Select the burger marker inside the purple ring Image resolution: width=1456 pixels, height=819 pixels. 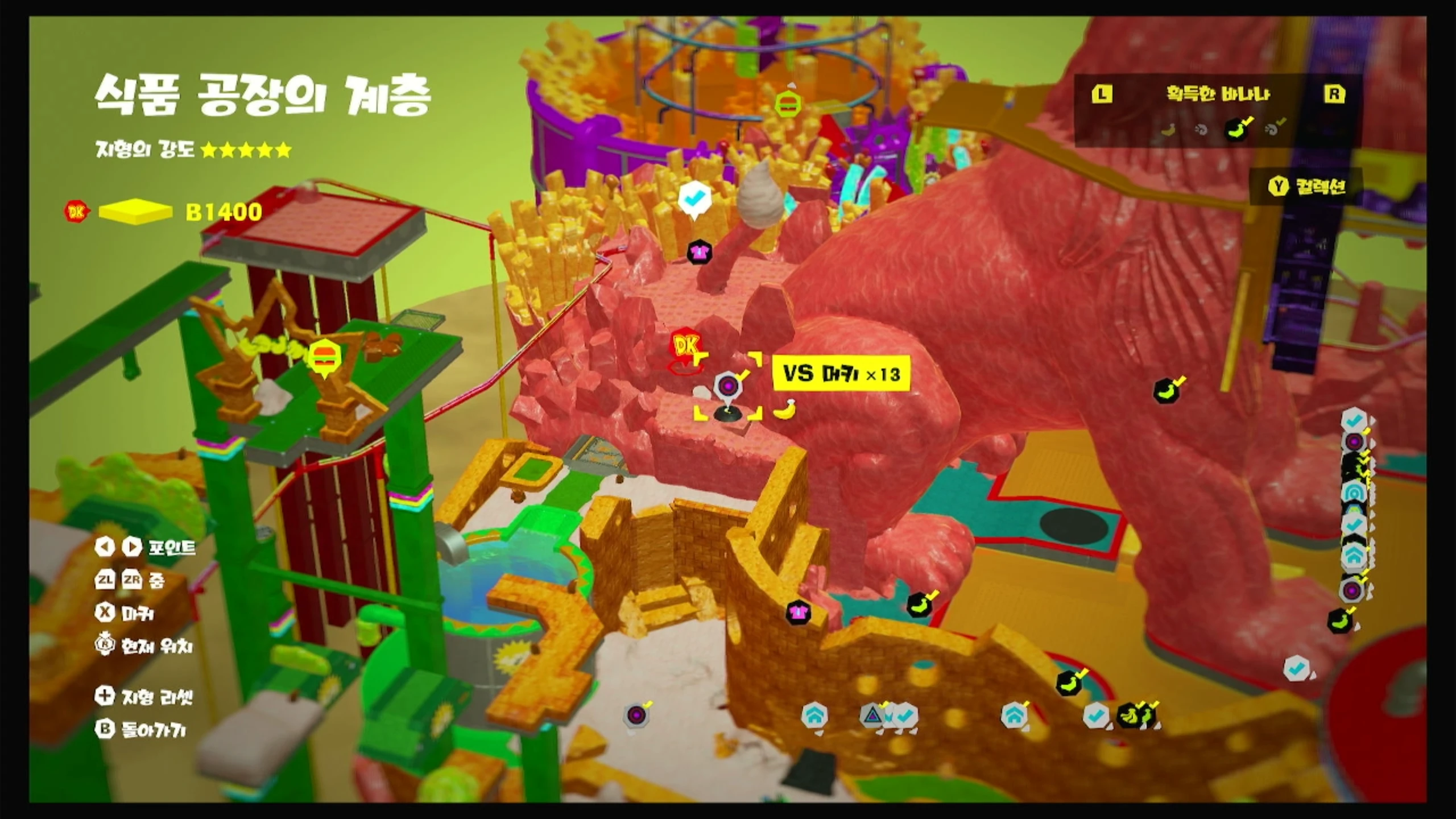788,104
